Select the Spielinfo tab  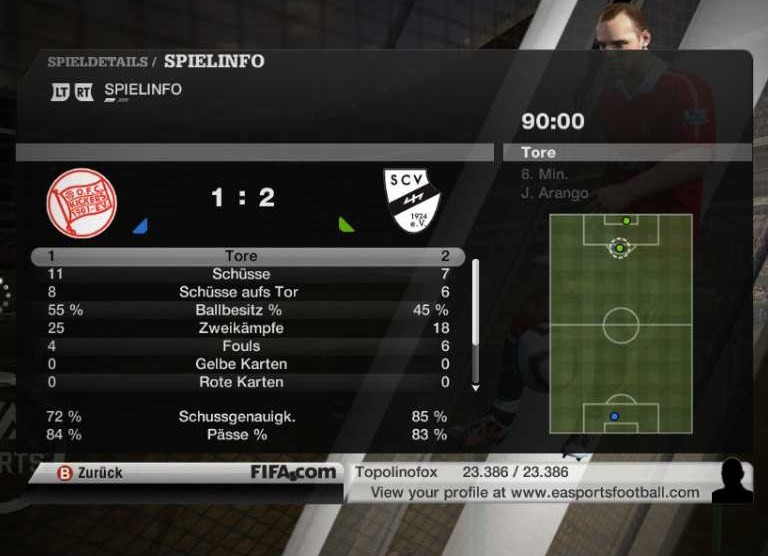(x=142, y=90)
